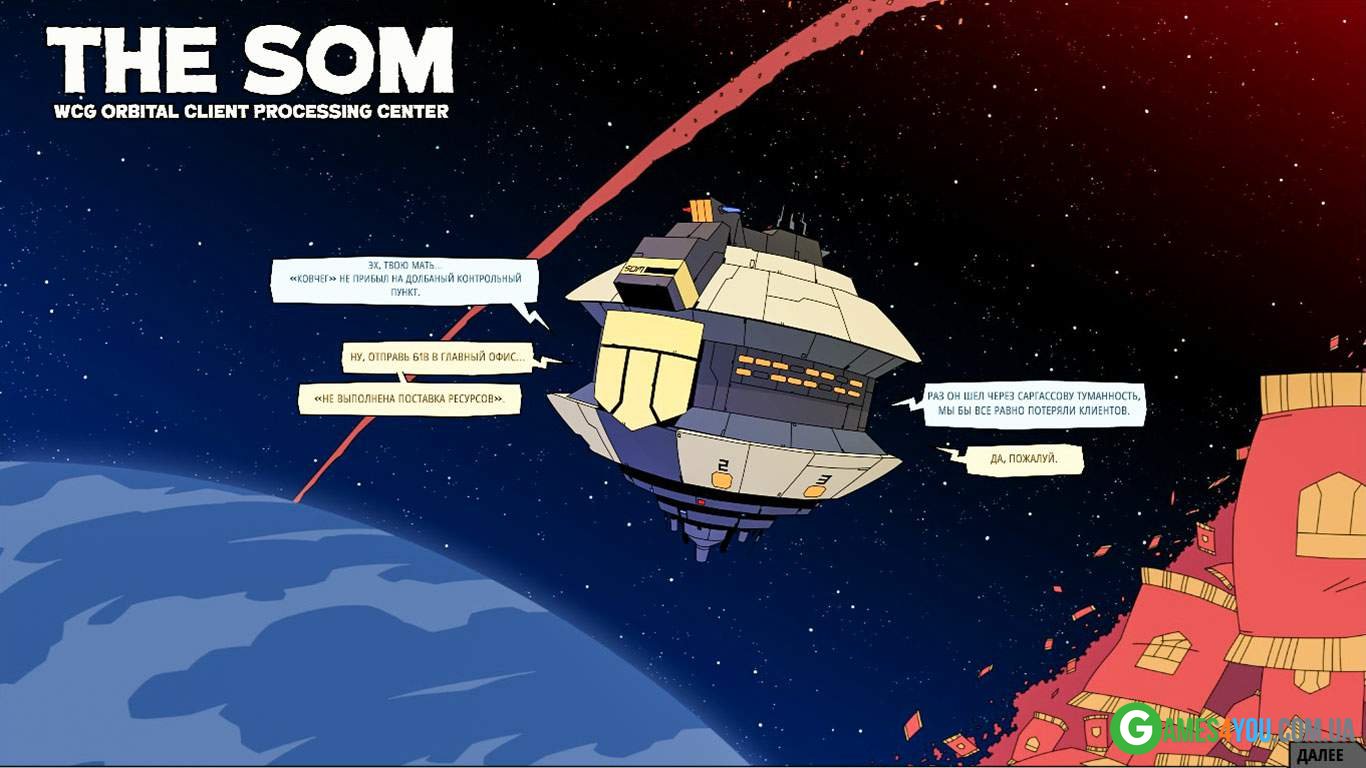Click the green Games4you circular logo

tap(1135, 726)
